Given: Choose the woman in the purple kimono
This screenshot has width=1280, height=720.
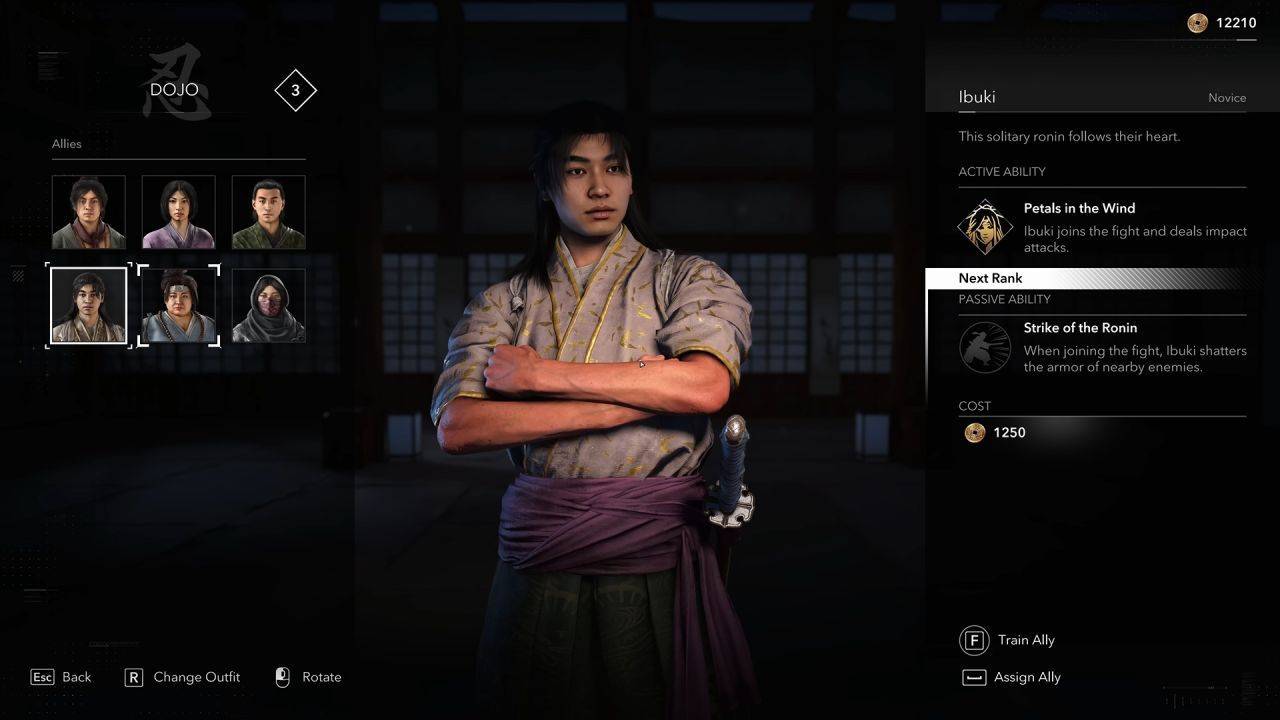Looking at the screenshot, I should click(x=178, y=212).
